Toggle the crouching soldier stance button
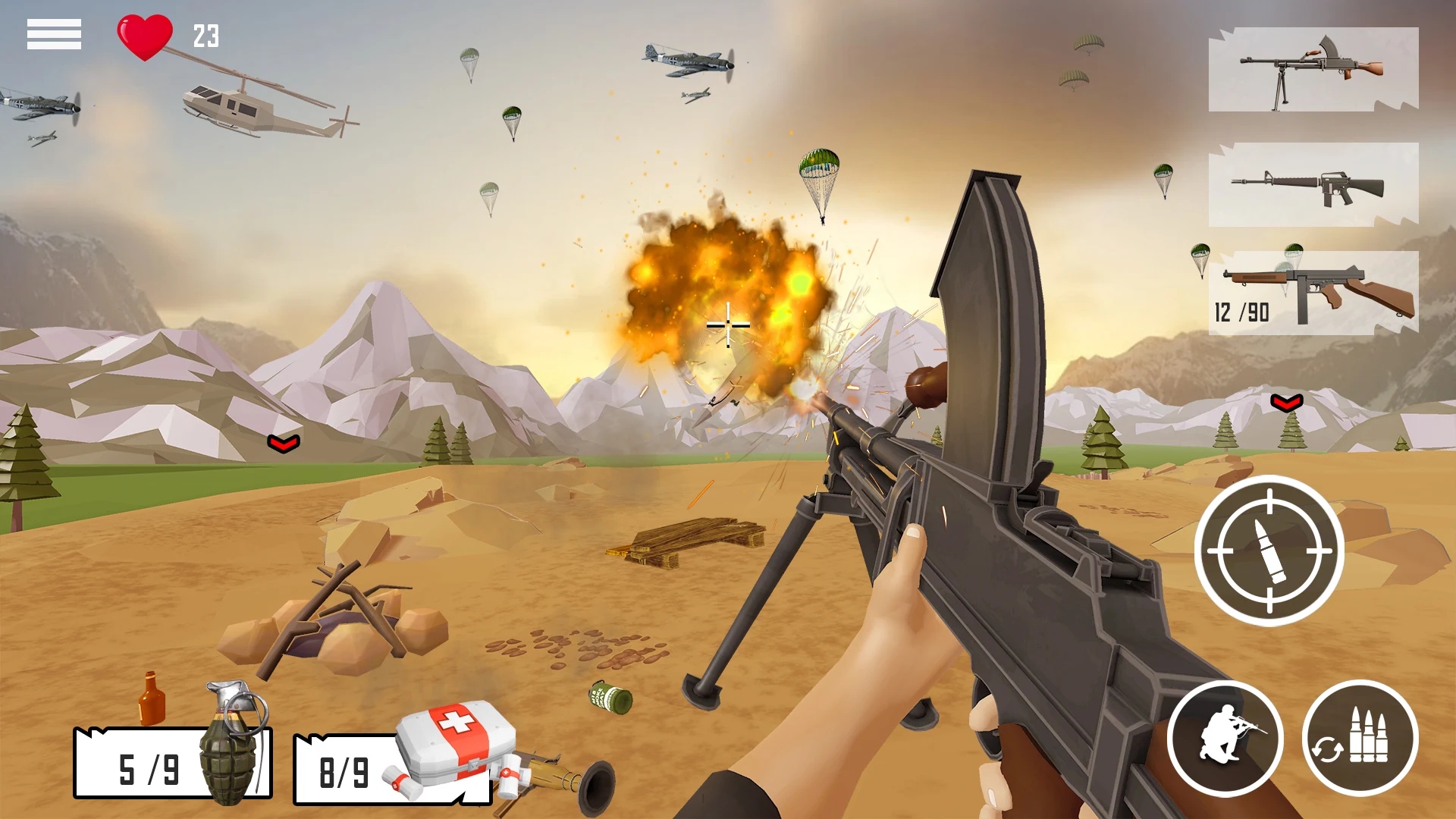 1225,738
